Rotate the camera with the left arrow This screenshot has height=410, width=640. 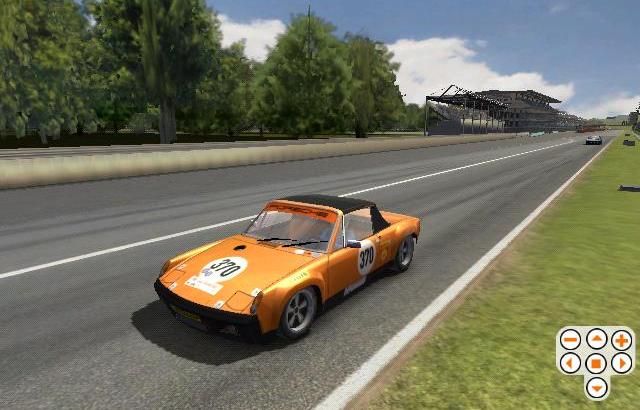[x=570, y=363]
